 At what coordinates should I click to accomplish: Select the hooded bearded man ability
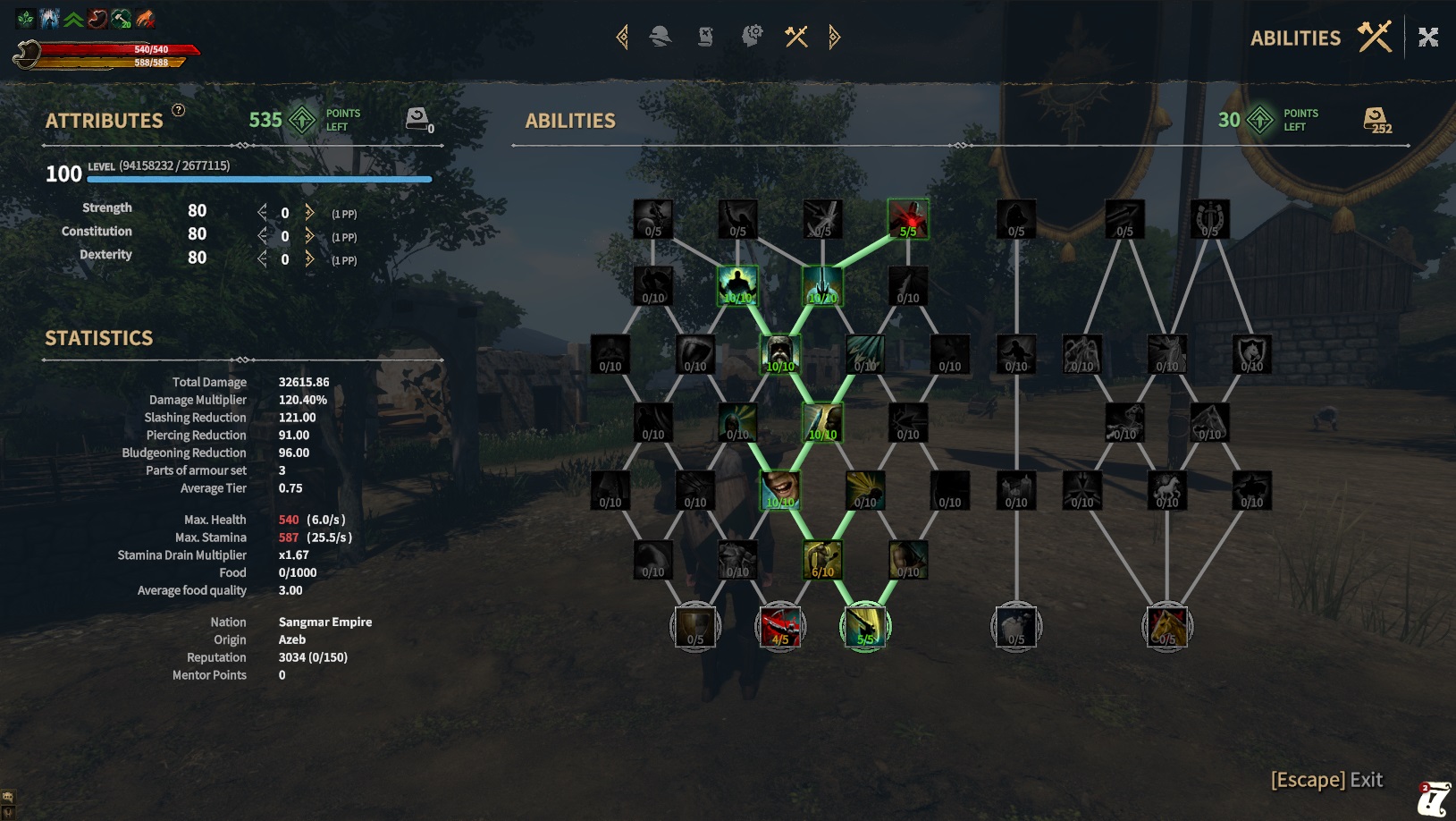(779, 354)
